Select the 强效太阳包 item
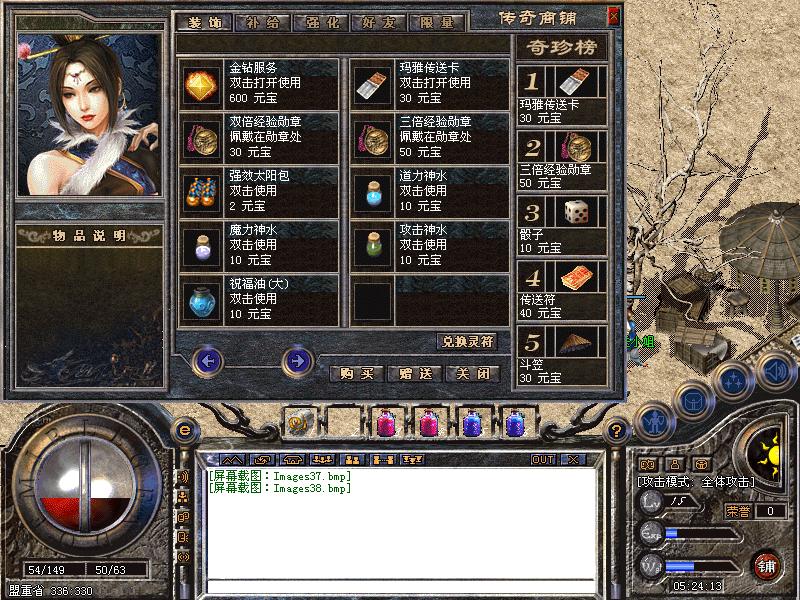The height and width of the screenshot is (600, 800). tap(201, 191)
